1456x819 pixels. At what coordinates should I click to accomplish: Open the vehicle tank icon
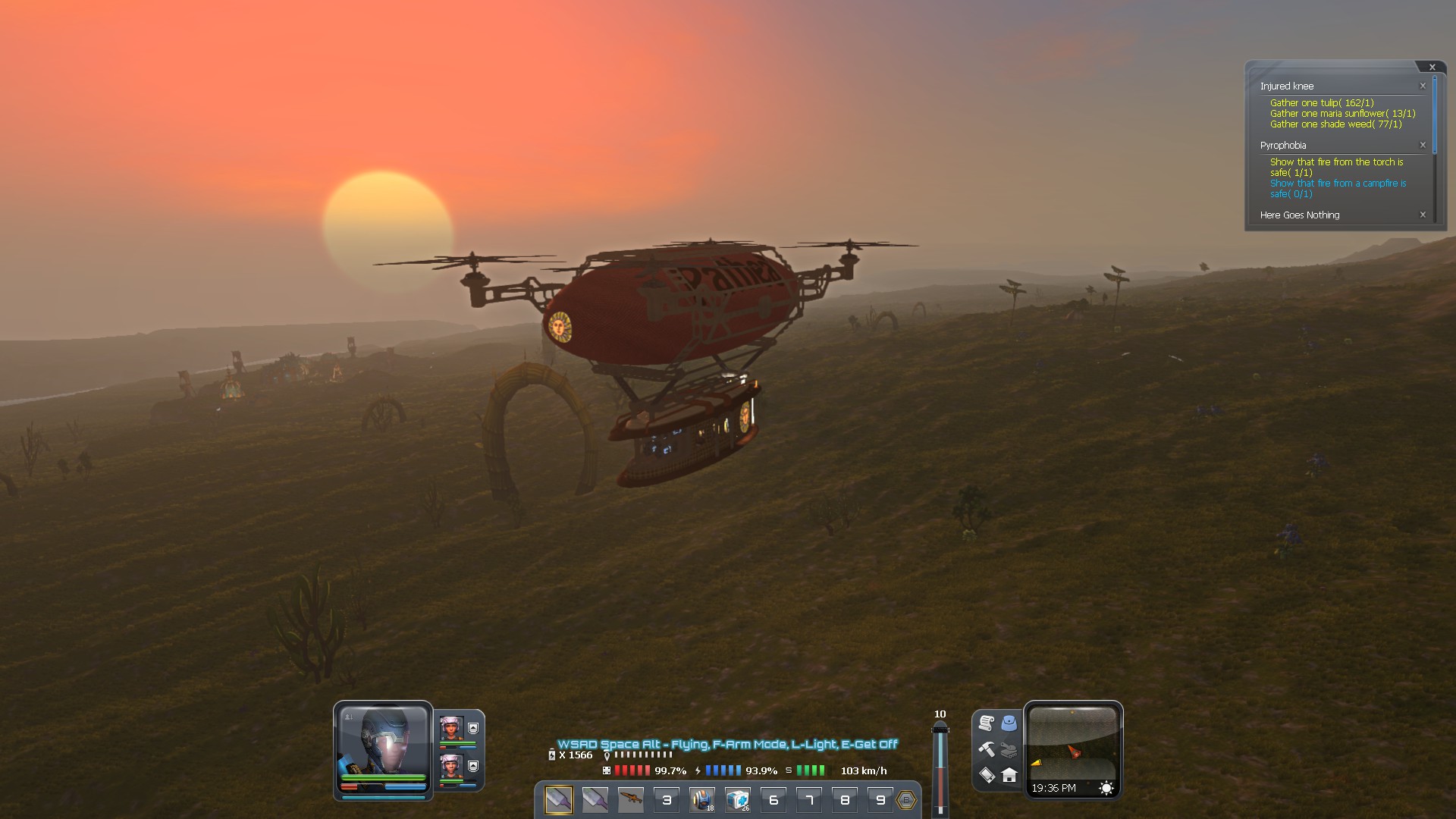1009,751
